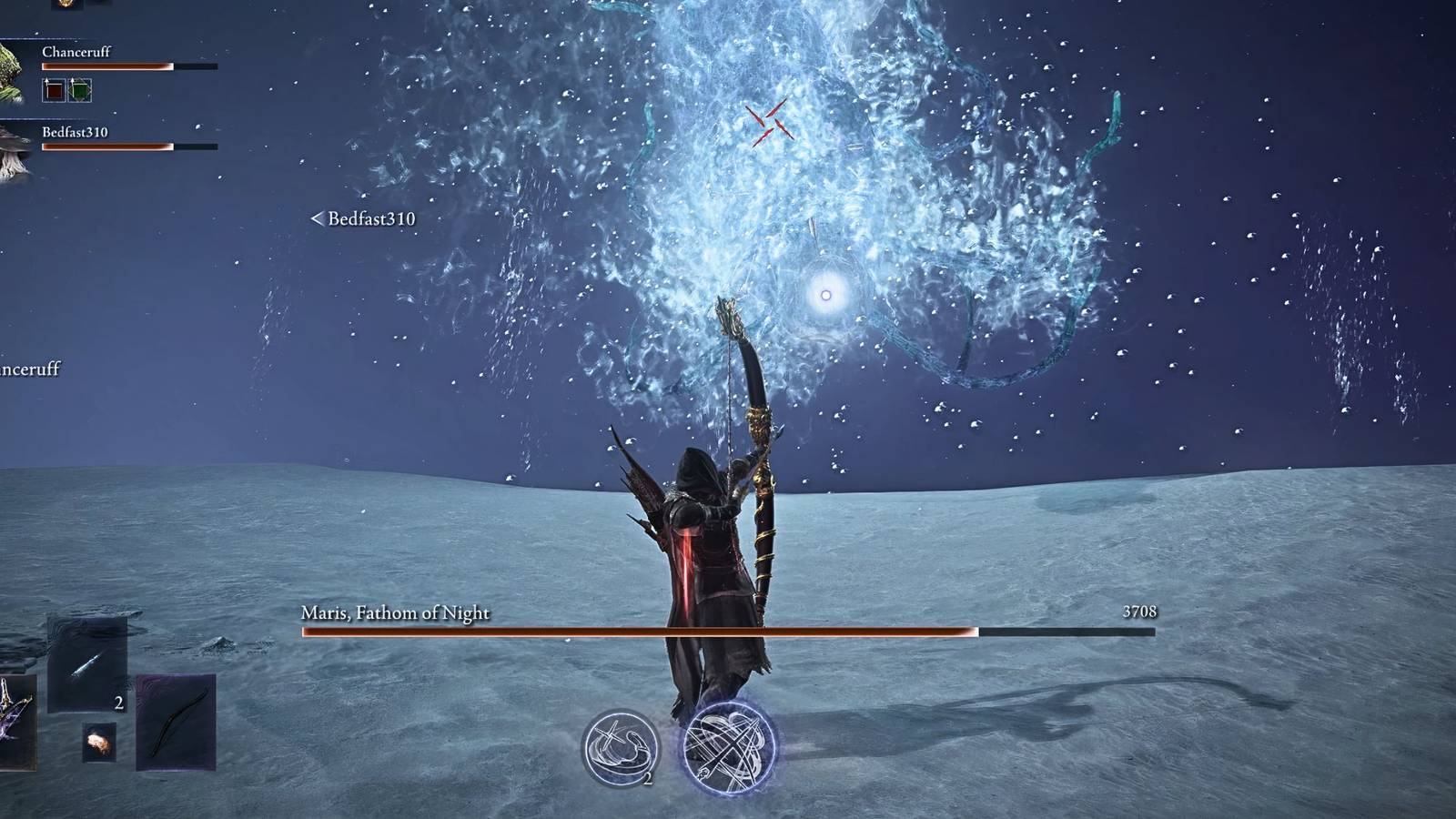Image resolution: width=1456 pixels, height=819 pixels.
Task: Click the Chanceruff player name label
Action: [x=76, y=52]
